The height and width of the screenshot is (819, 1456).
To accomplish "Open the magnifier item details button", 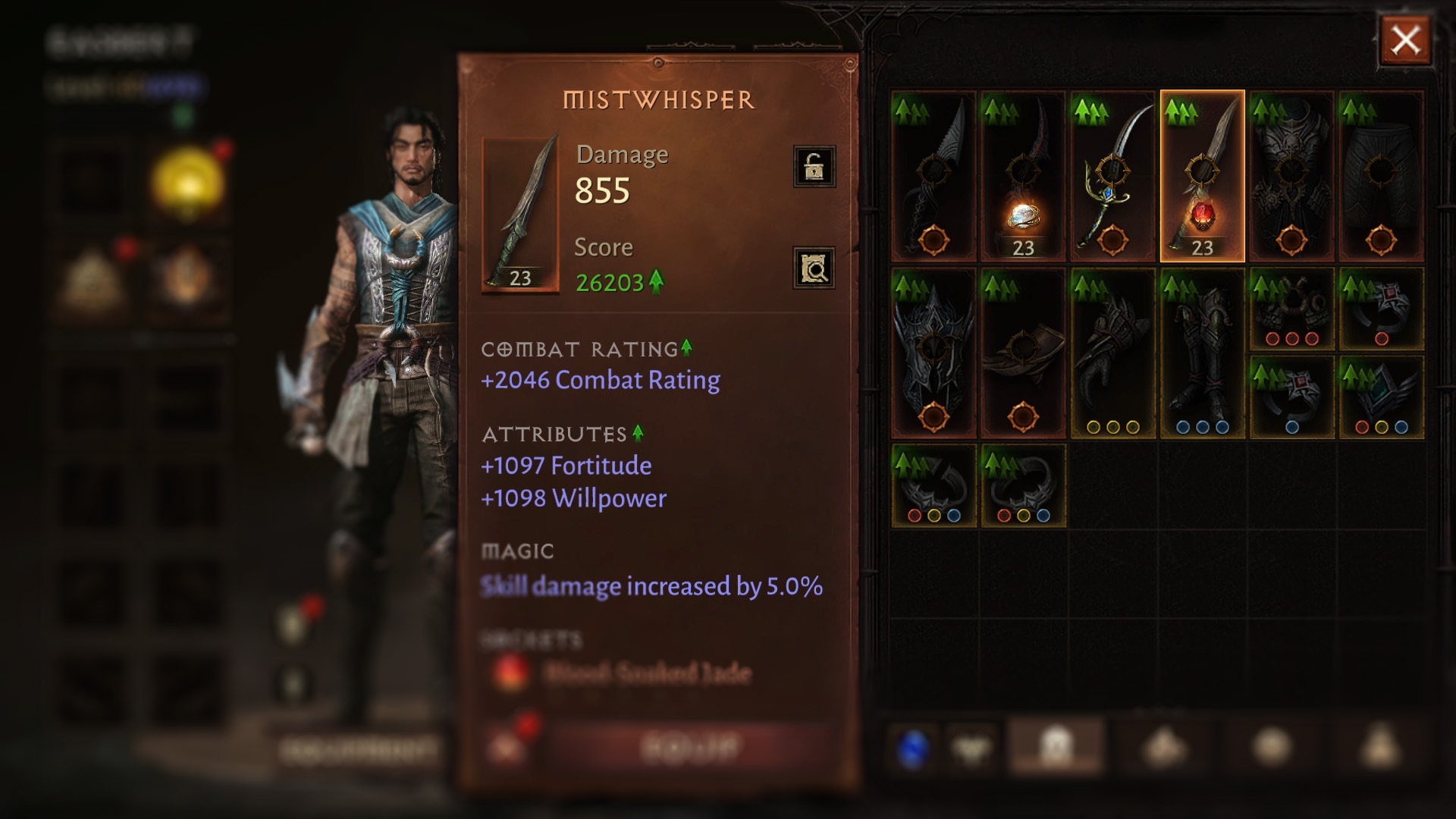I will click(814, 268).
